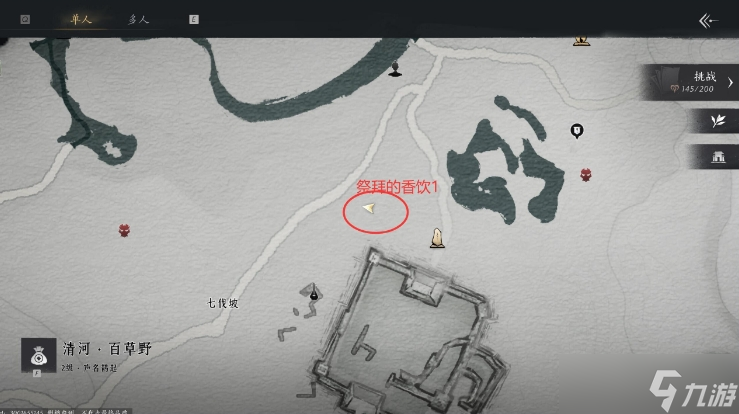Switch to the 多人 (multiplayer) tab
The width and height of the screenshot is (739, 414).
point(140,19)
